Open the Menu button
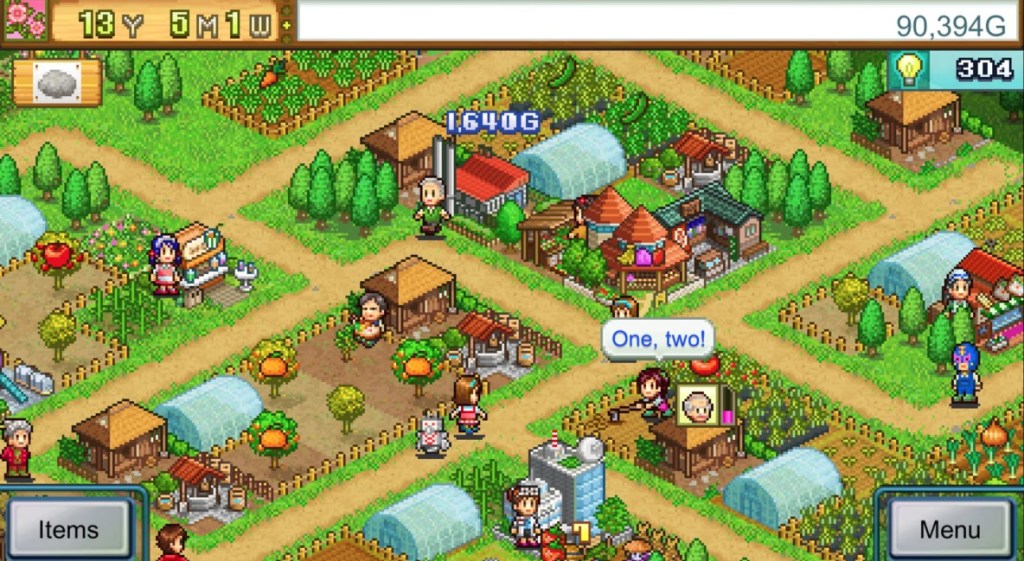Viewport: 1024px width, 561px height. (x=949, y=528)
